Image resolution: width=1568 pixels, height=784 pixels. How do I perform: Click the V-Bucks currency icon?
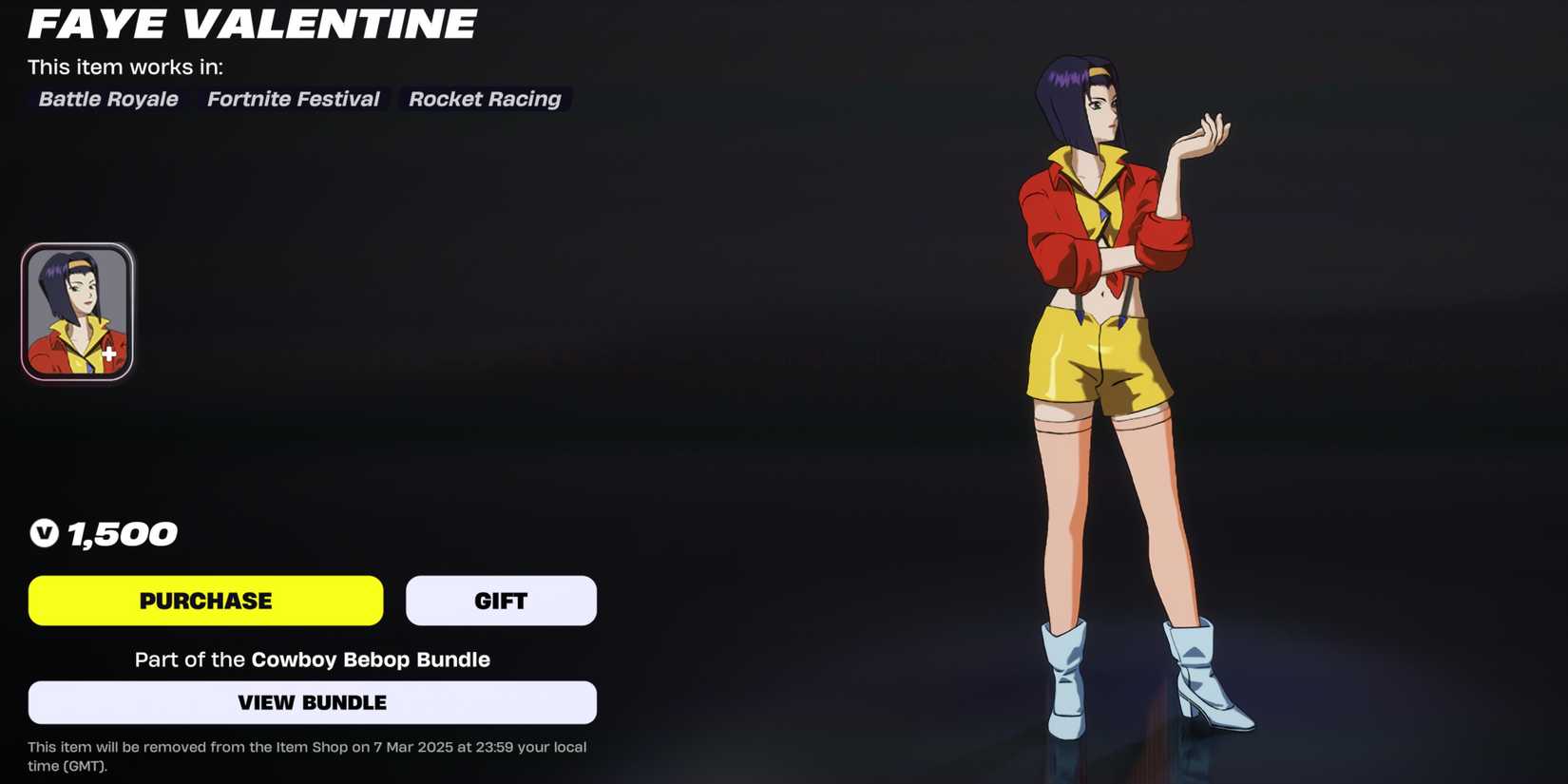(42, 533)
